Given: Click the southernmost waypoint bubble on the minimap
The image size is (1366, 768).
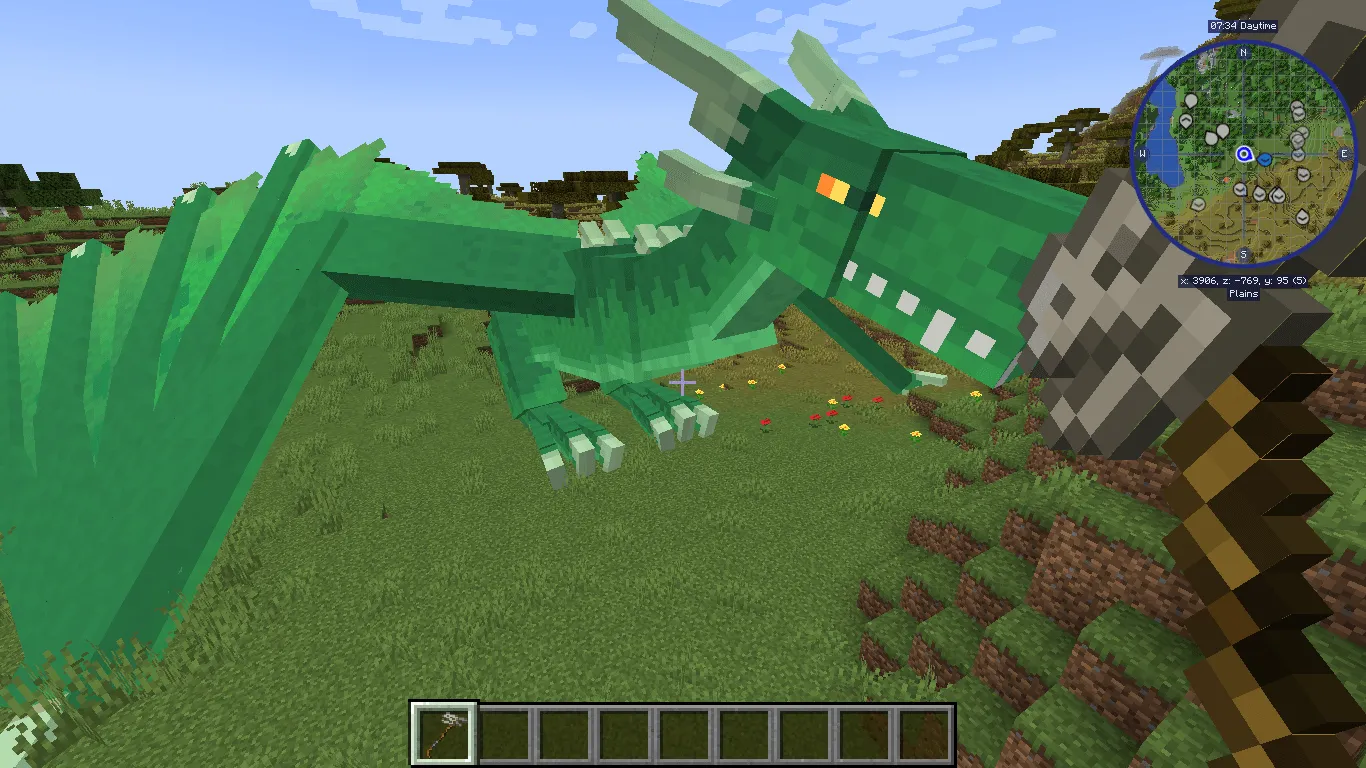Looking at the screenshot, I should (x=1302, y=217).
